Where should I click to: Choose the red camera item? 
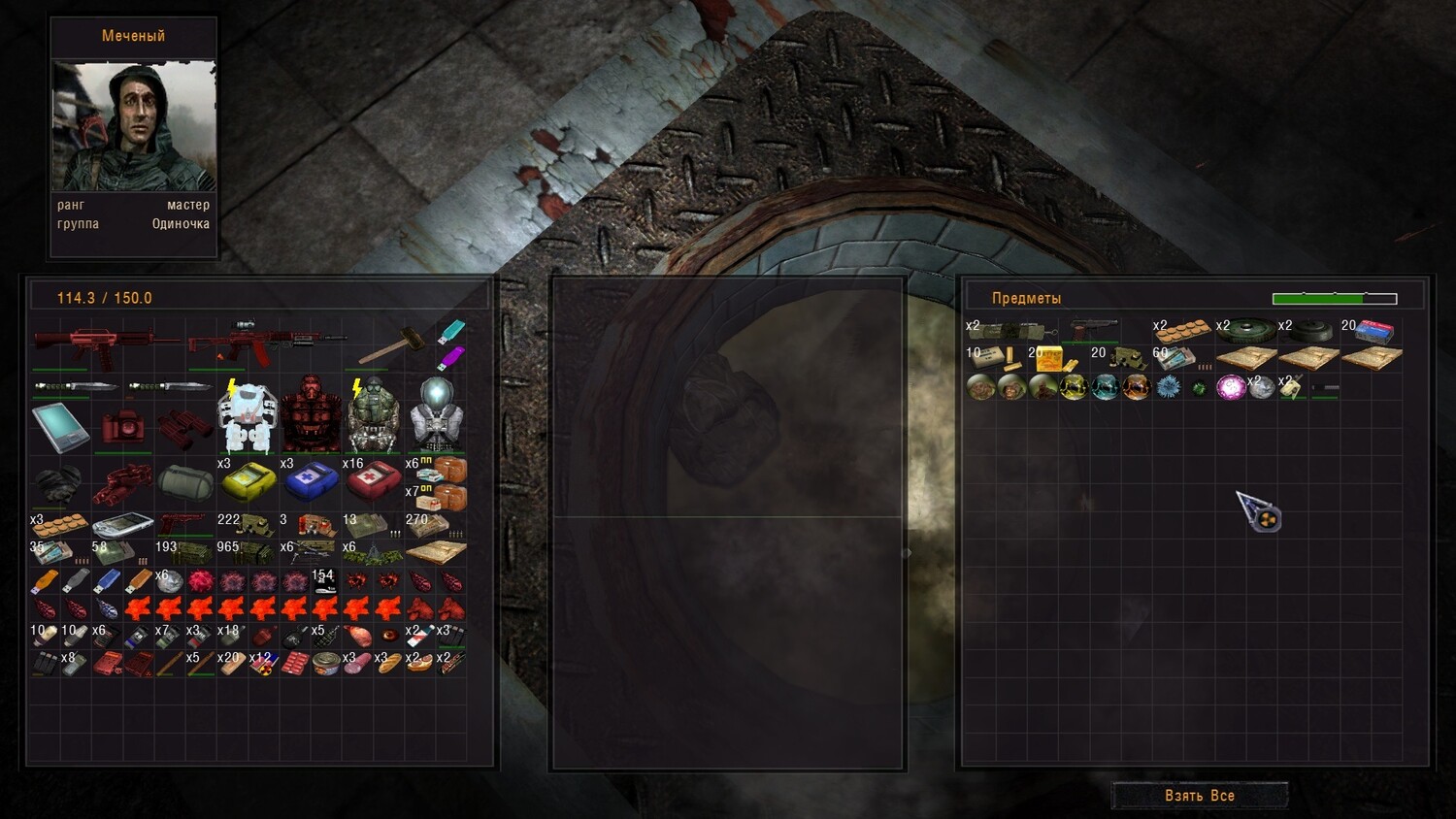pos(123,427)
